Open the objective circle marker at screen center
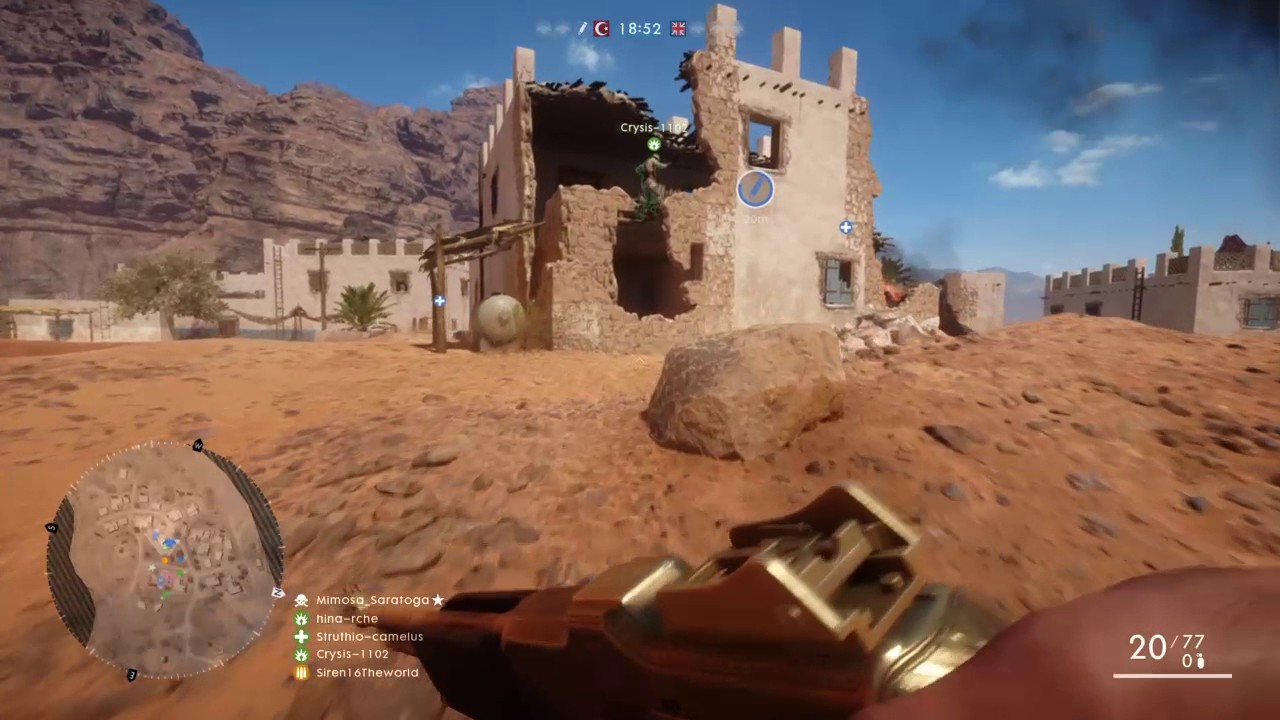This screenshot has width=1280, height=720. pos(755,190)
